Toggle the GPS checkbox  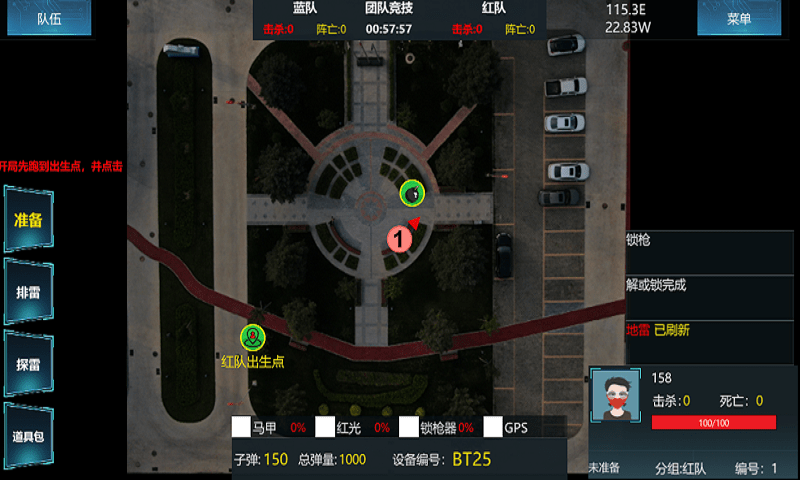[493, 427]
